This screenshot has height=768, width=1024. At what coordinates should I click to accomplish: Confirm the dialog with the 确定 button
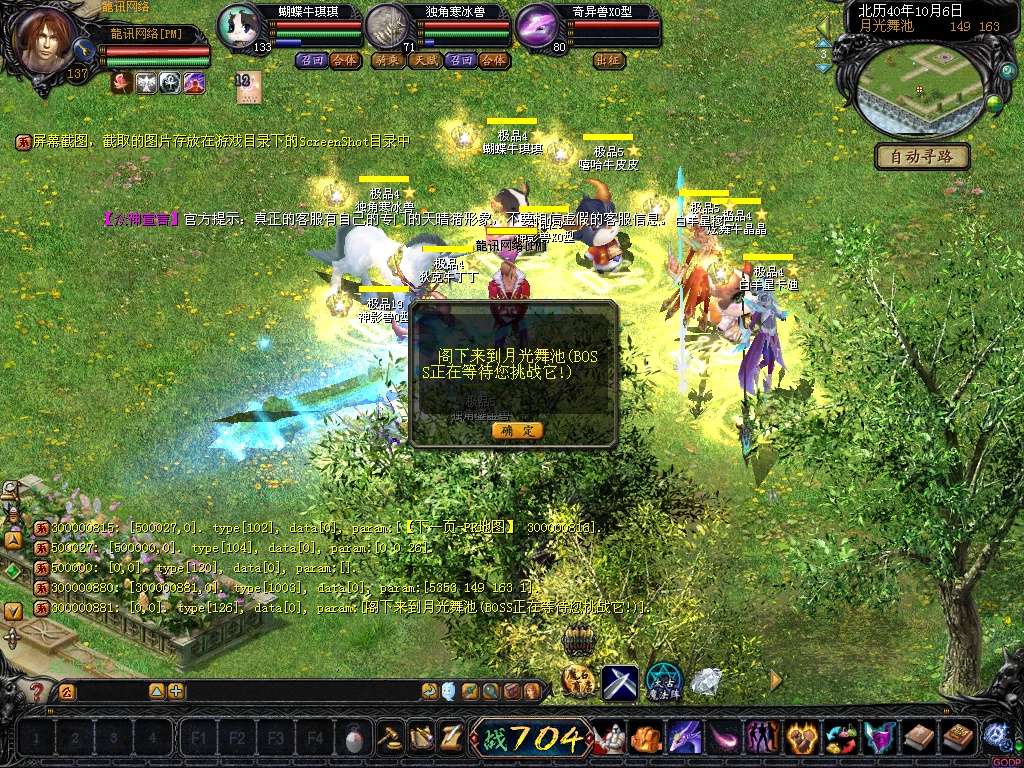click(517, 430)
